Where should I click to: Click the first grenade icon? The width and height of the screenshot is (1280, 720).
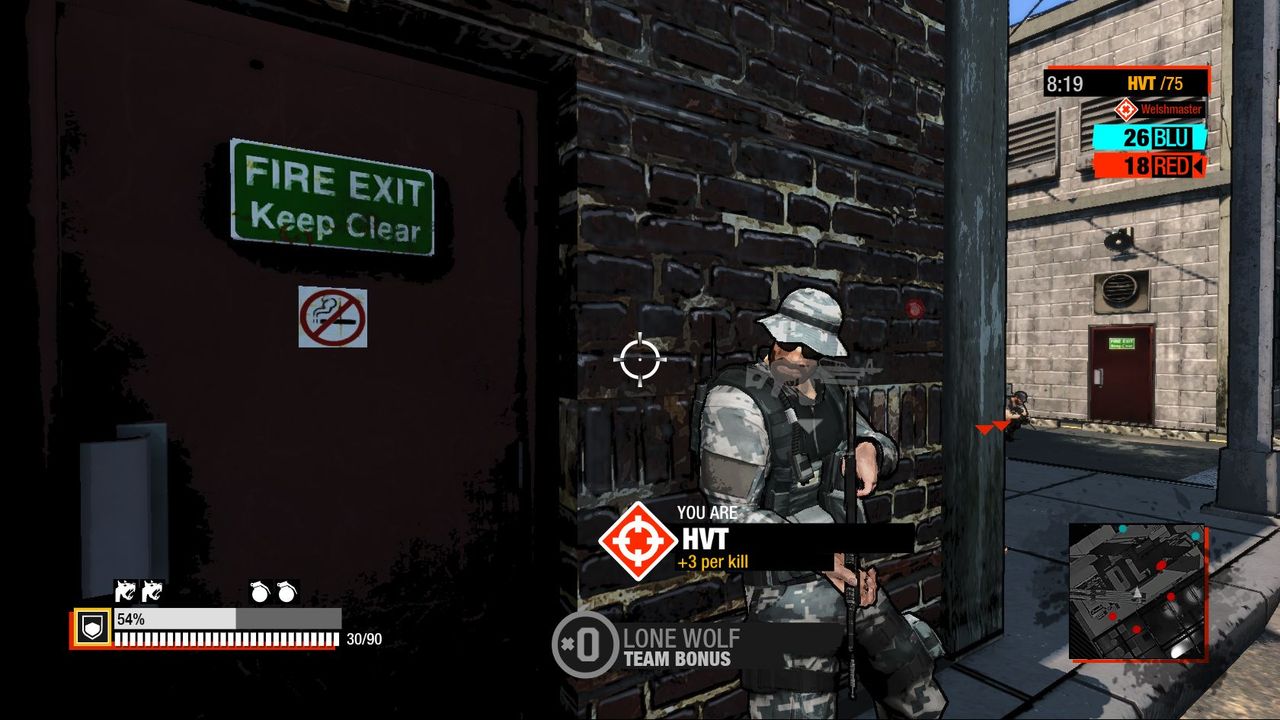coord(262,593)
